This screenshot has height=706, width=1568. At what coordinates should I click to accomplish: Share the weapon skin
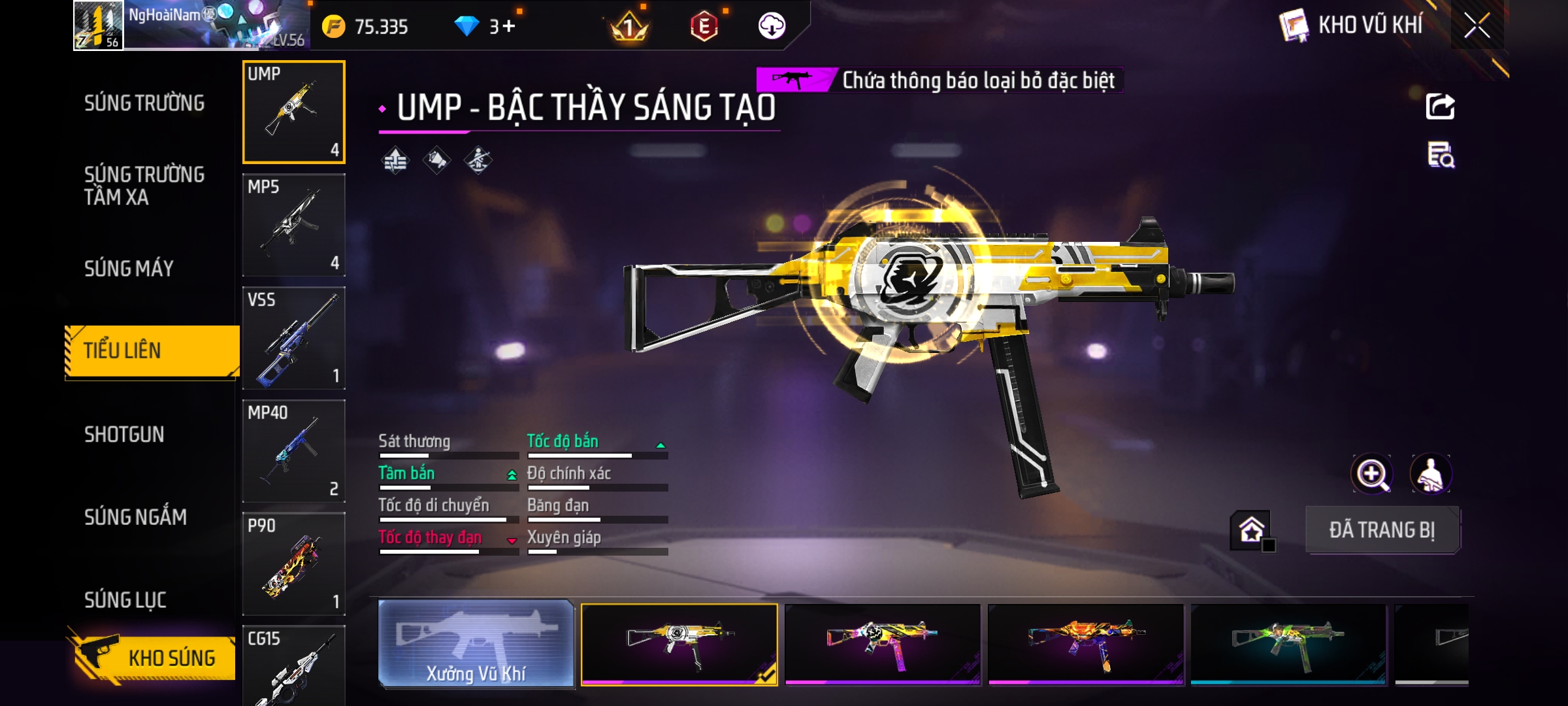1440,107
